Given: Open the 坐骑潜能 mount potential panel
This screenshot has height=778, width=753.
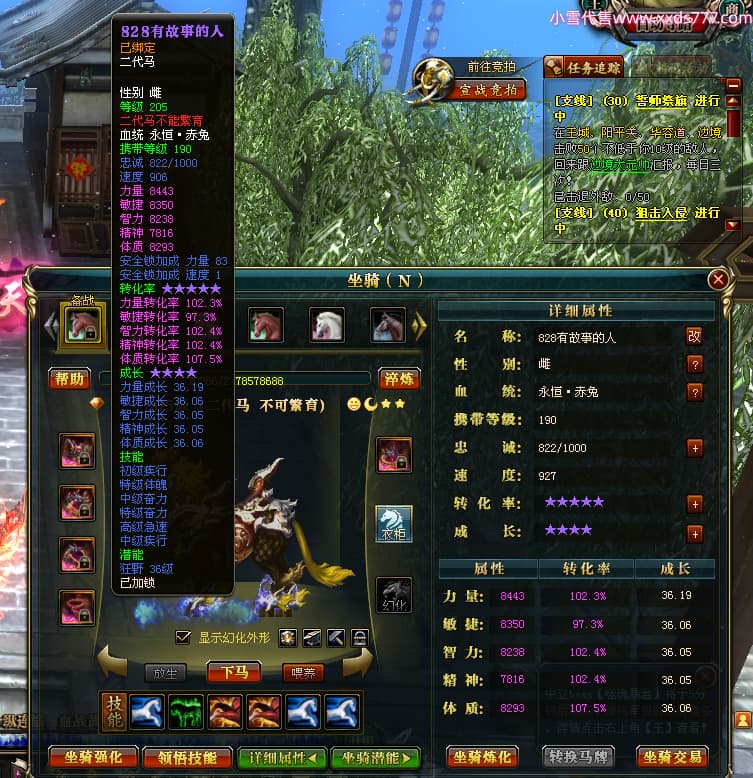Looking at the screenshot, I should tap(375, 757).
